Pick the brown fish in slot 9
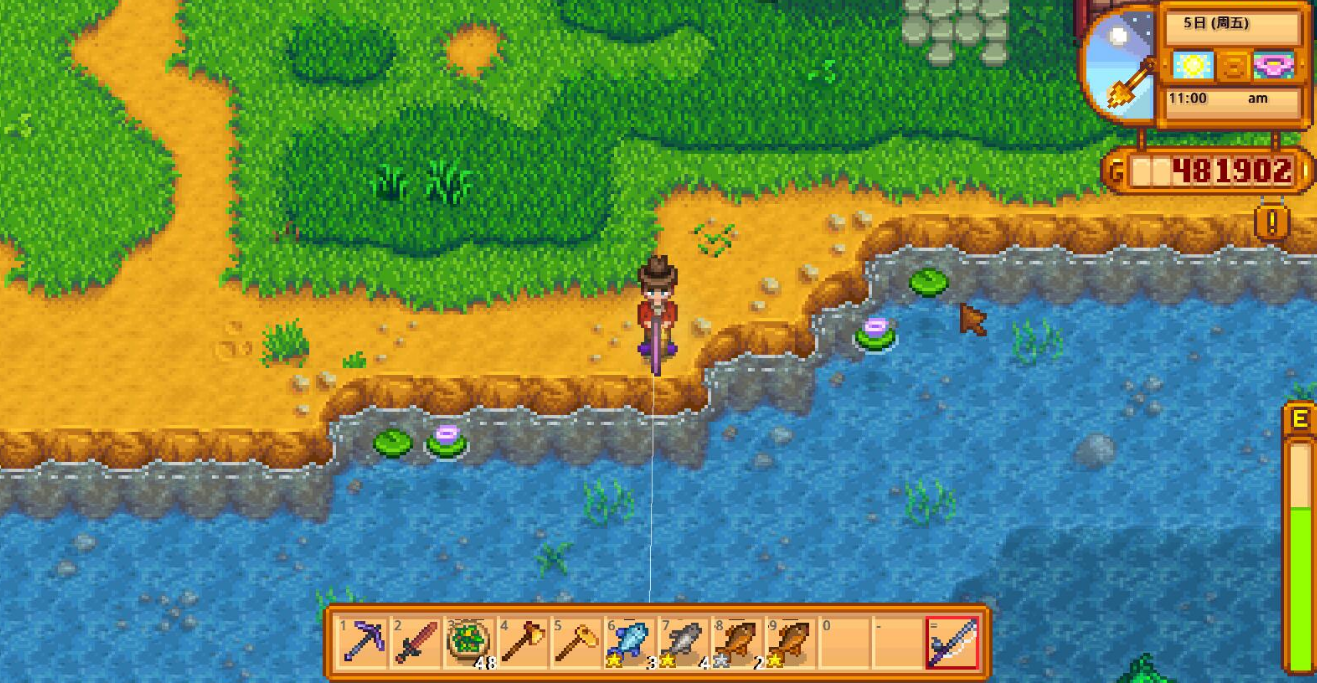 792,641
